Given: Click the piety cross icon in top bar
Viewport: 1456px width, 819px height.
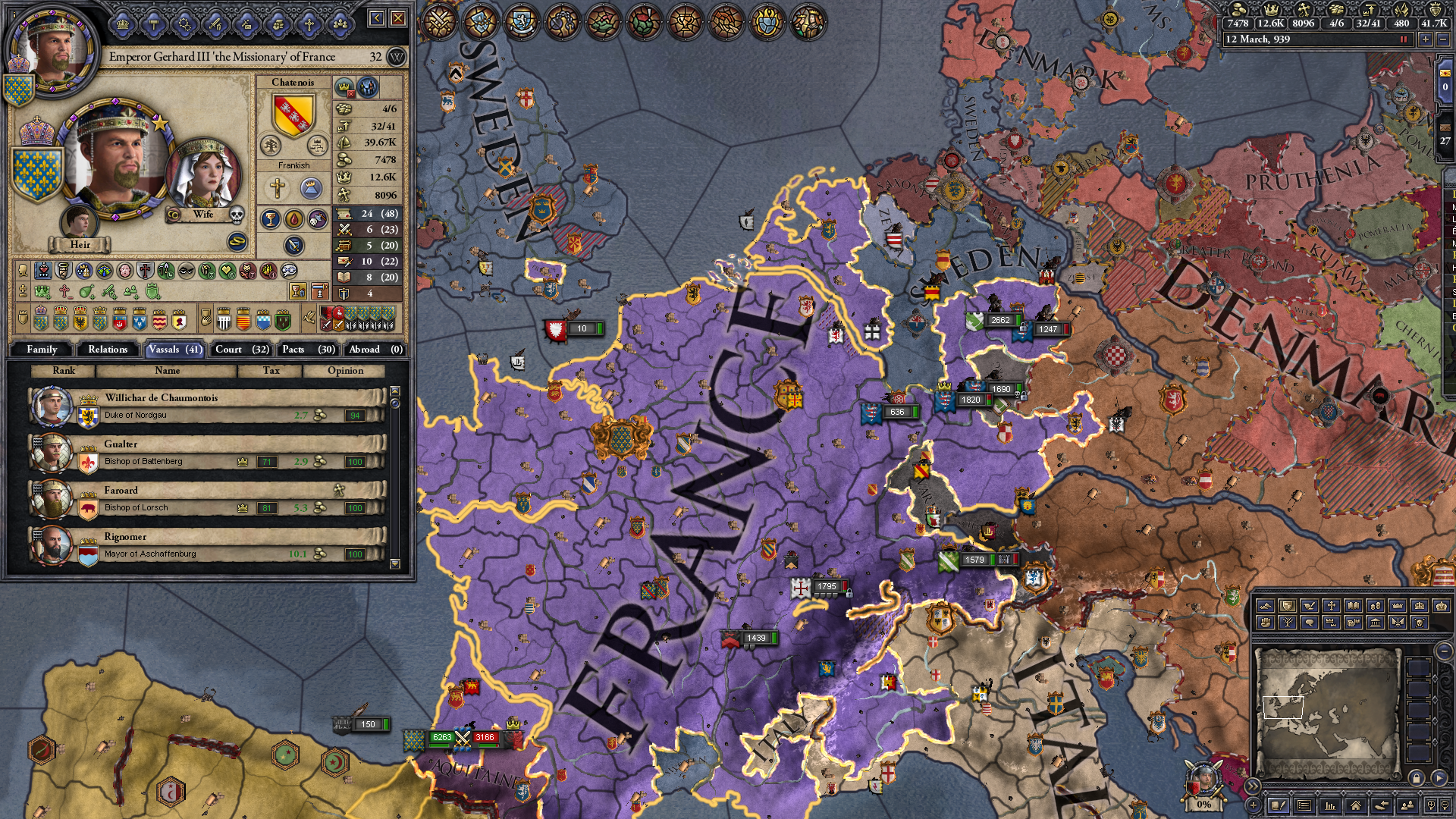Looking at the screenshot, I should point(1304,10).
